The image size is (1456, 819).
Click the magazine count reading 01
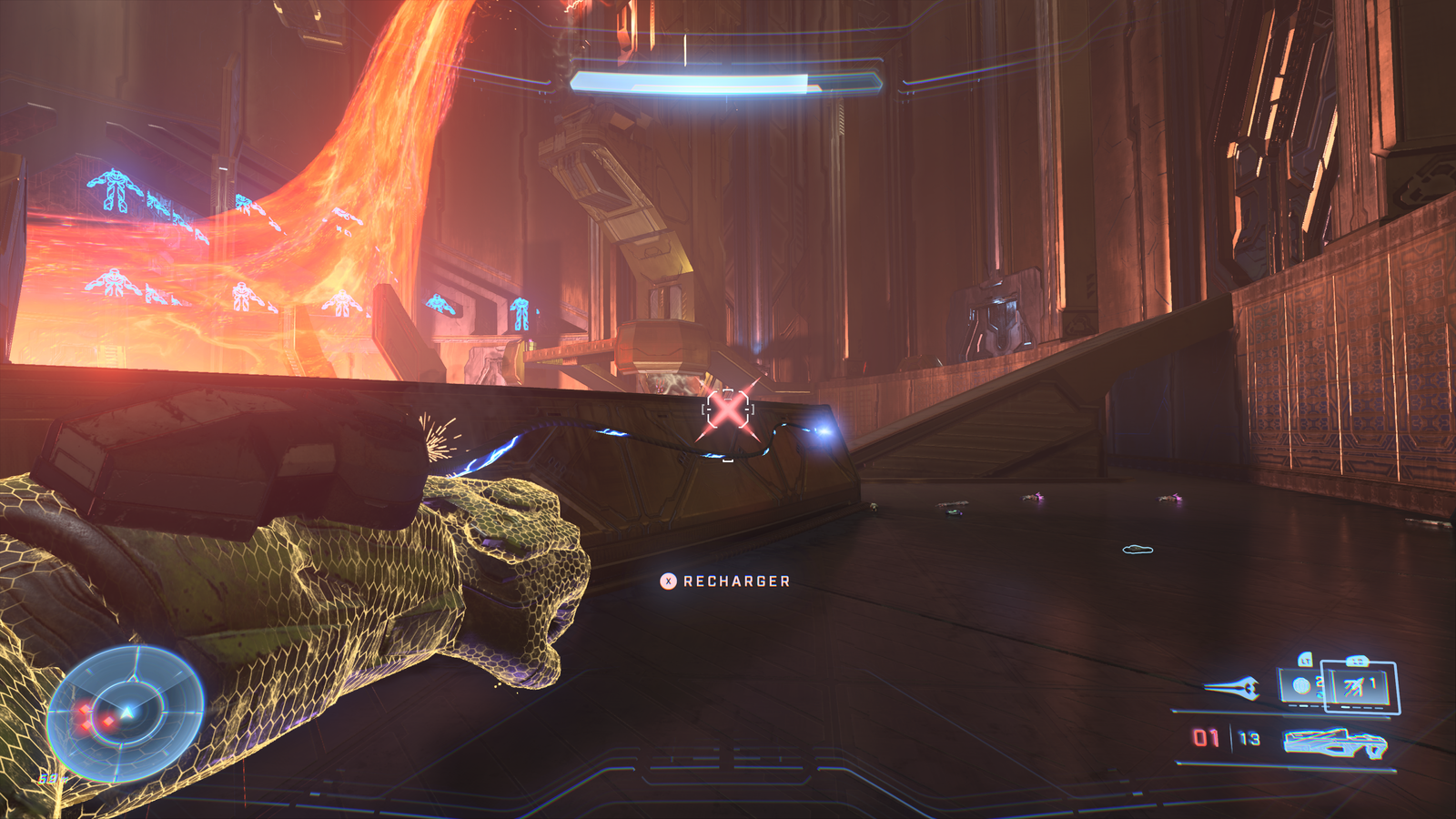[1207, 738]
